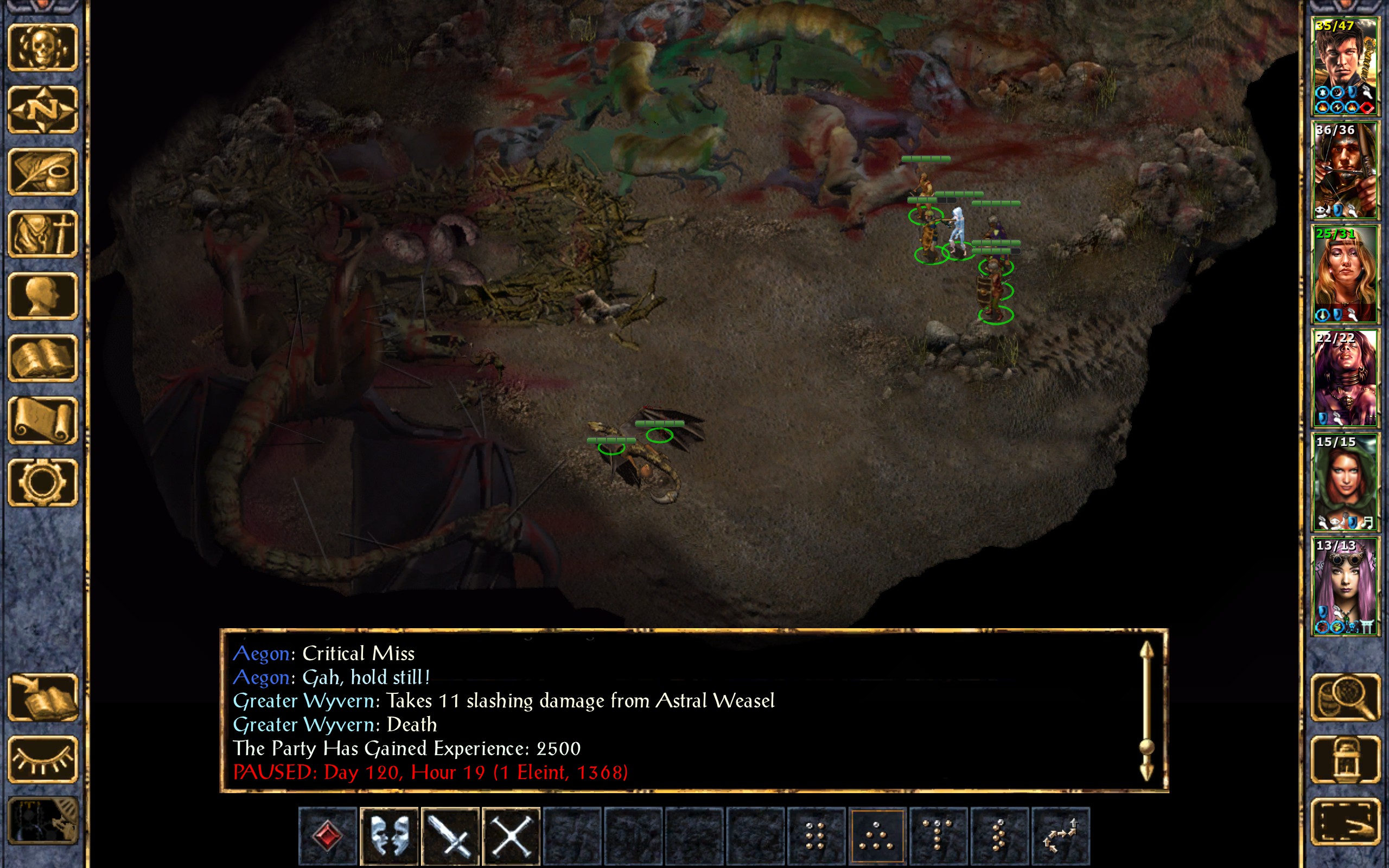This screenshot has width=1389, height=868.
Task: Select the blonde woman's portrait
Action: pyautogui.click(x=1345, y=274)
